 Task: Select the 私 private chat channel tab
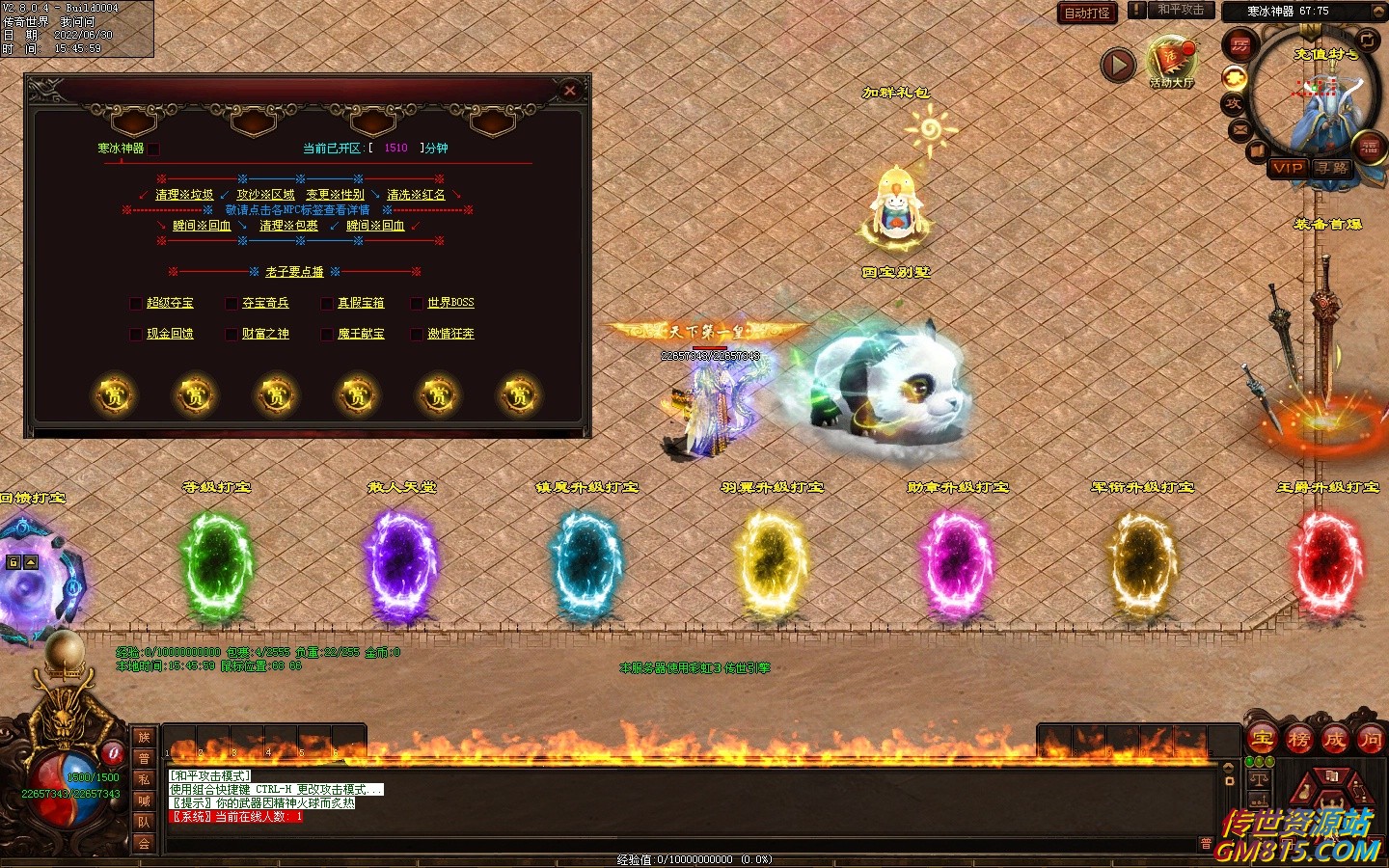[x=144, y=779]
